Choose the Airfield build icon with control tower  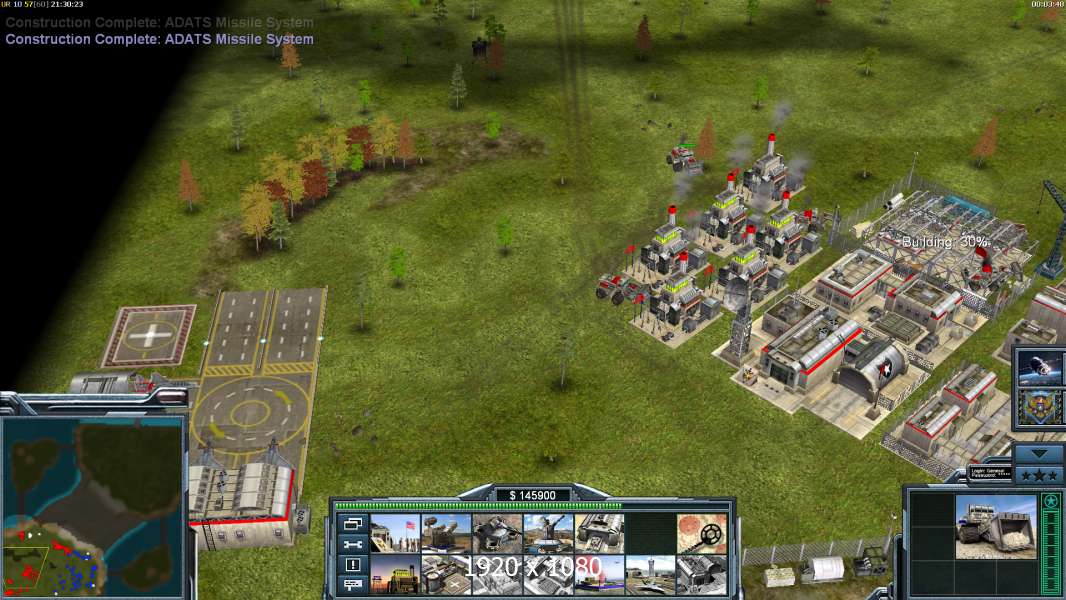650,574
